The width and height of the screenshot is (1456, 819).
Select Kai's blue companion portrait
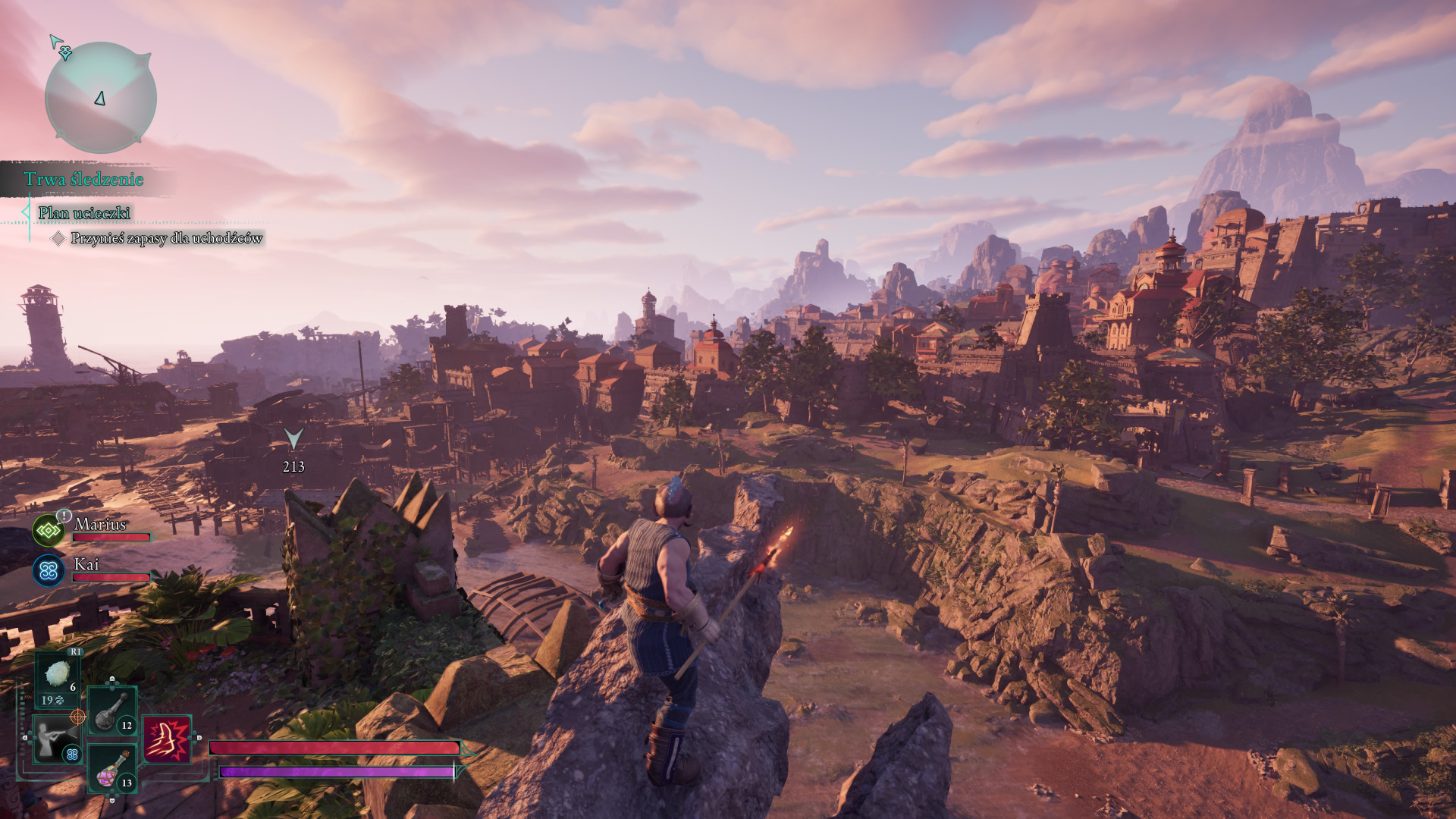coord(49,570)
